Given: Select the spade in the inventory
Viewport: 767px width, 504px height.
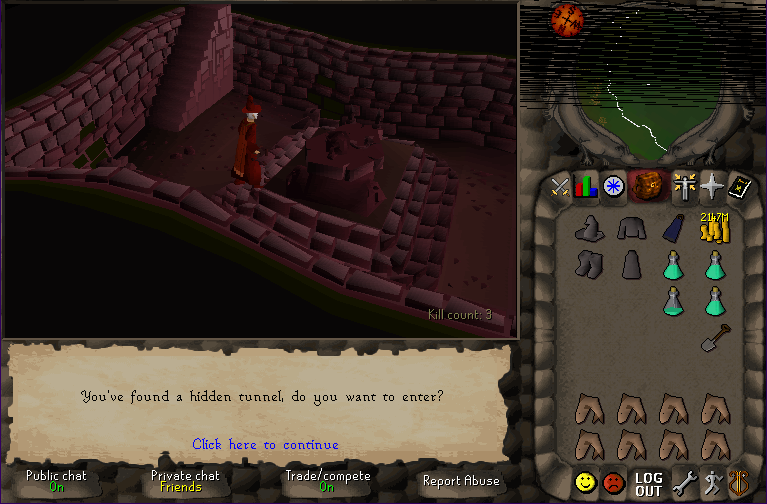Looking at the screenshot, I should pyautogui.click(x=714, y=337).
